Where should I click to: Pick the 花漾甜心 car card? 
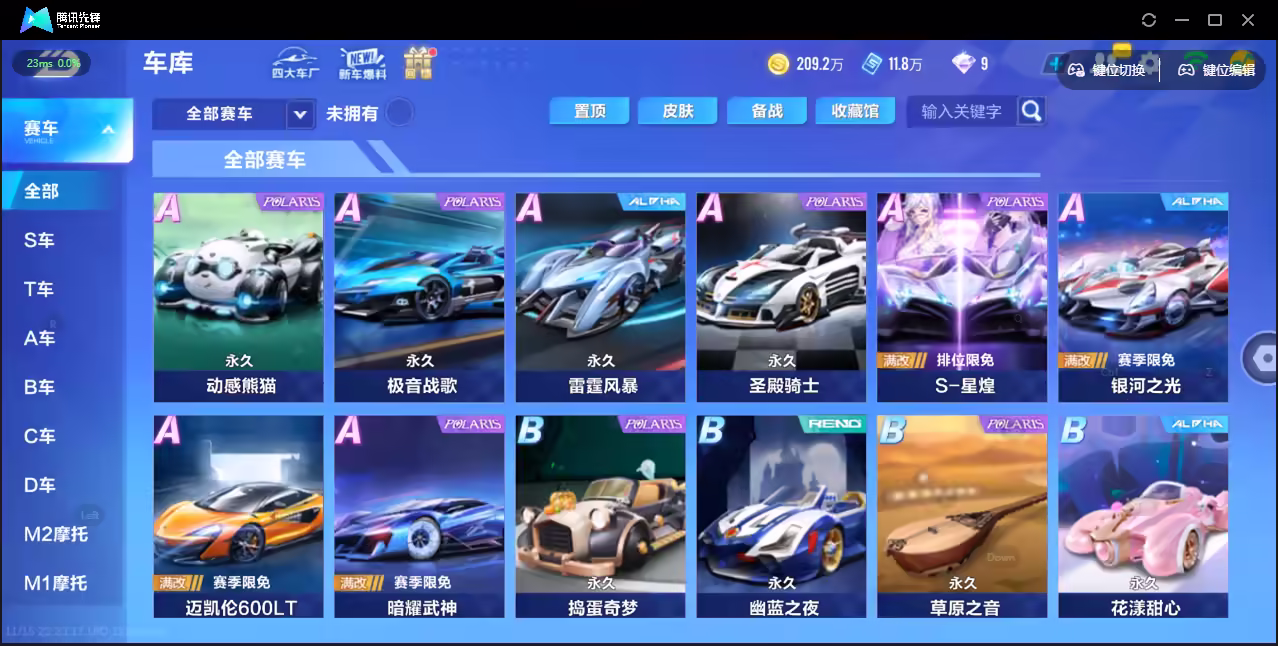pos(1143,517)
